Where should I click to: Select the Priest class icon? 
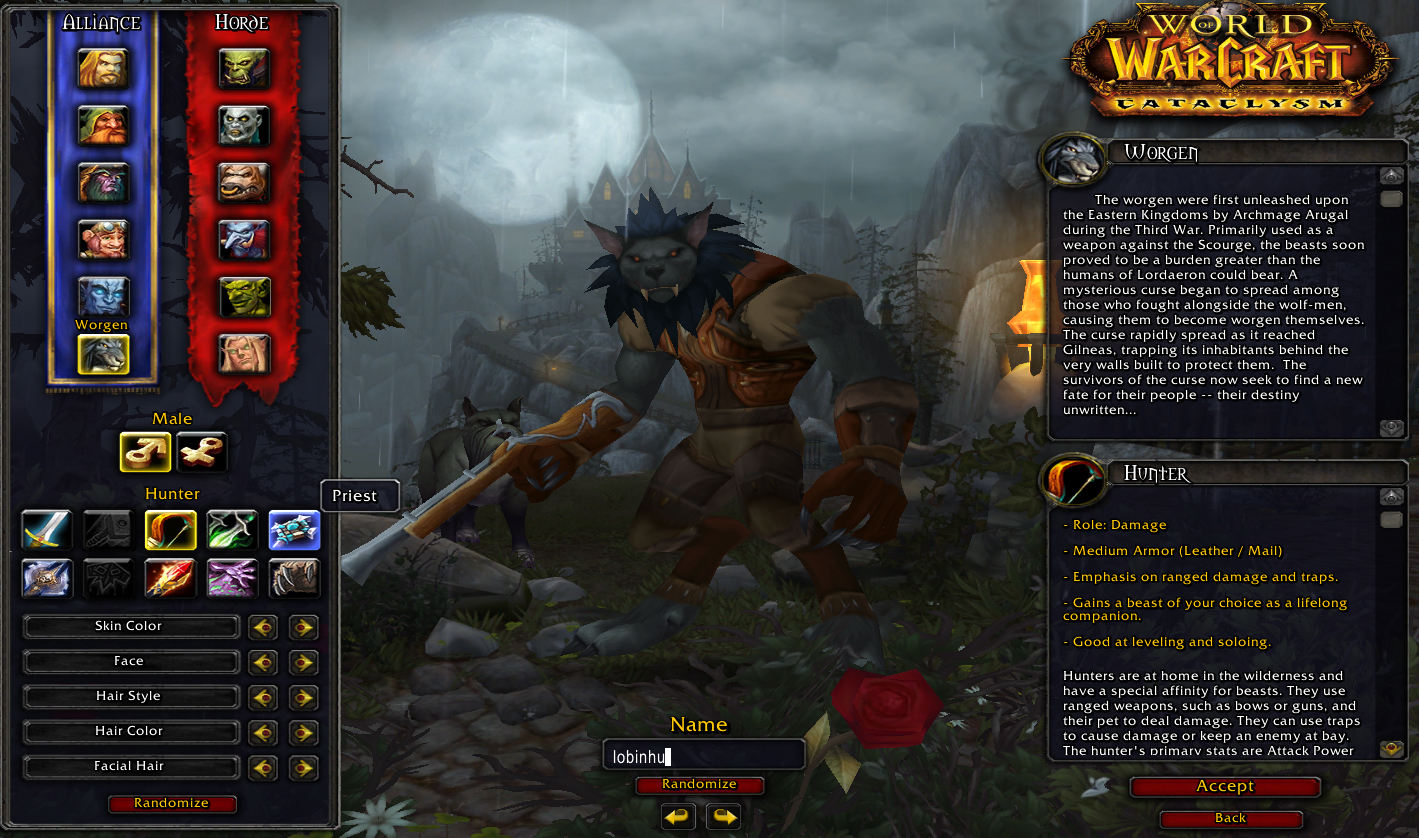[294, 530]
